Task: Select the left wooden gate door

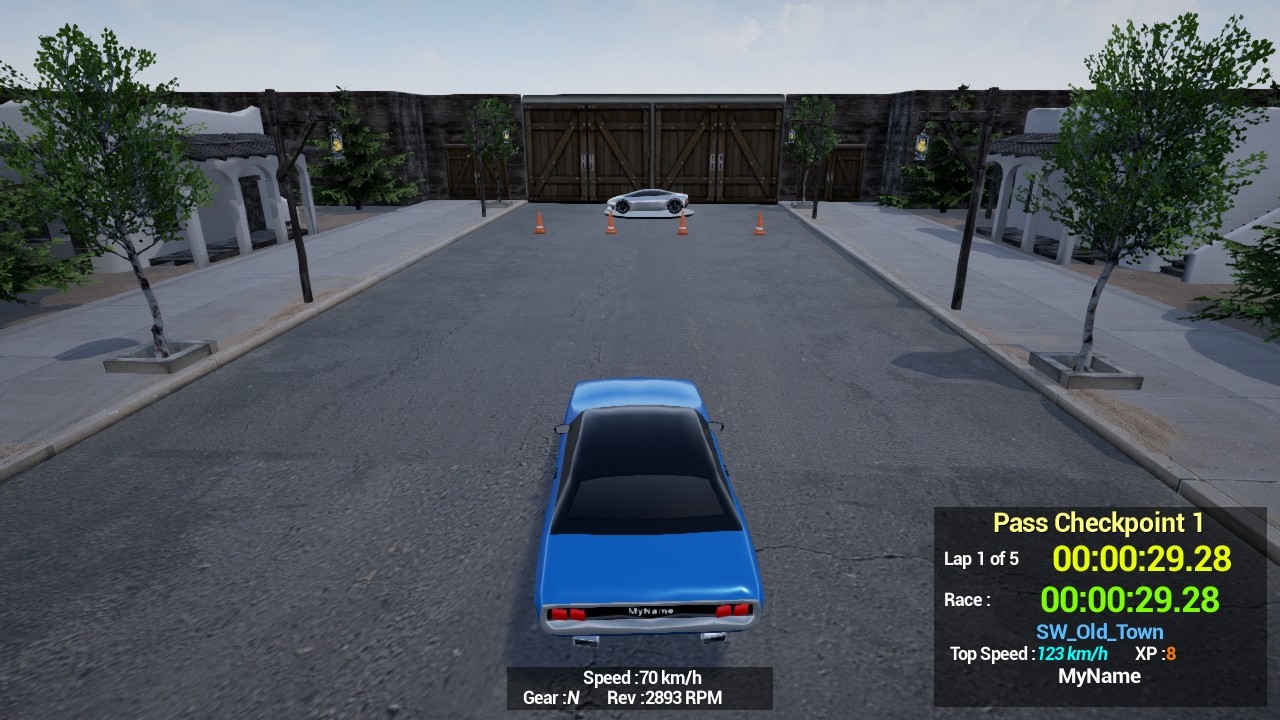Action: pyautogui.click(x=585, y=150)
